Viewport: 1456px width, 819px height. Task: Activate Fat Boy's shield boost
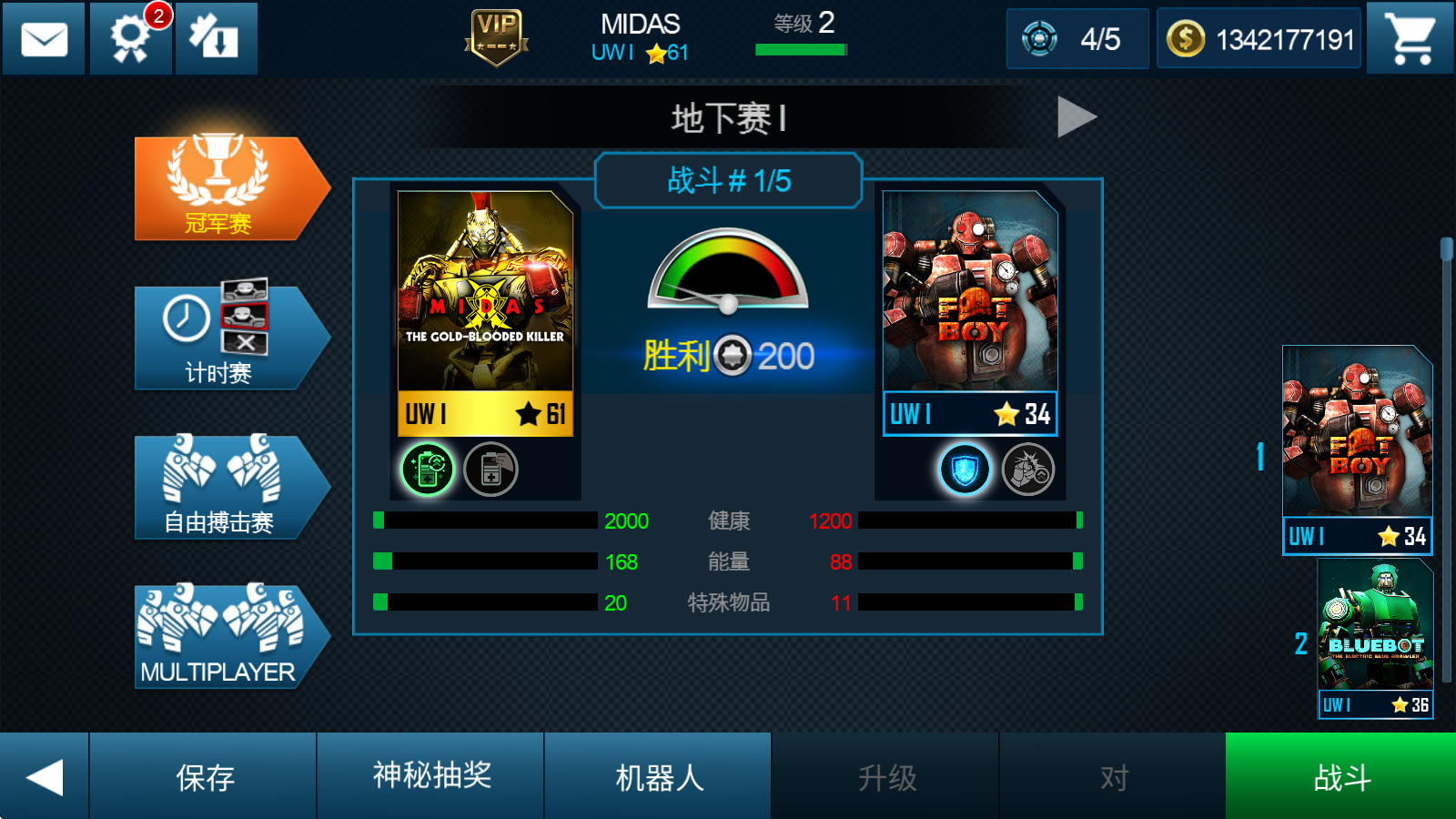(x=966, y=470)
